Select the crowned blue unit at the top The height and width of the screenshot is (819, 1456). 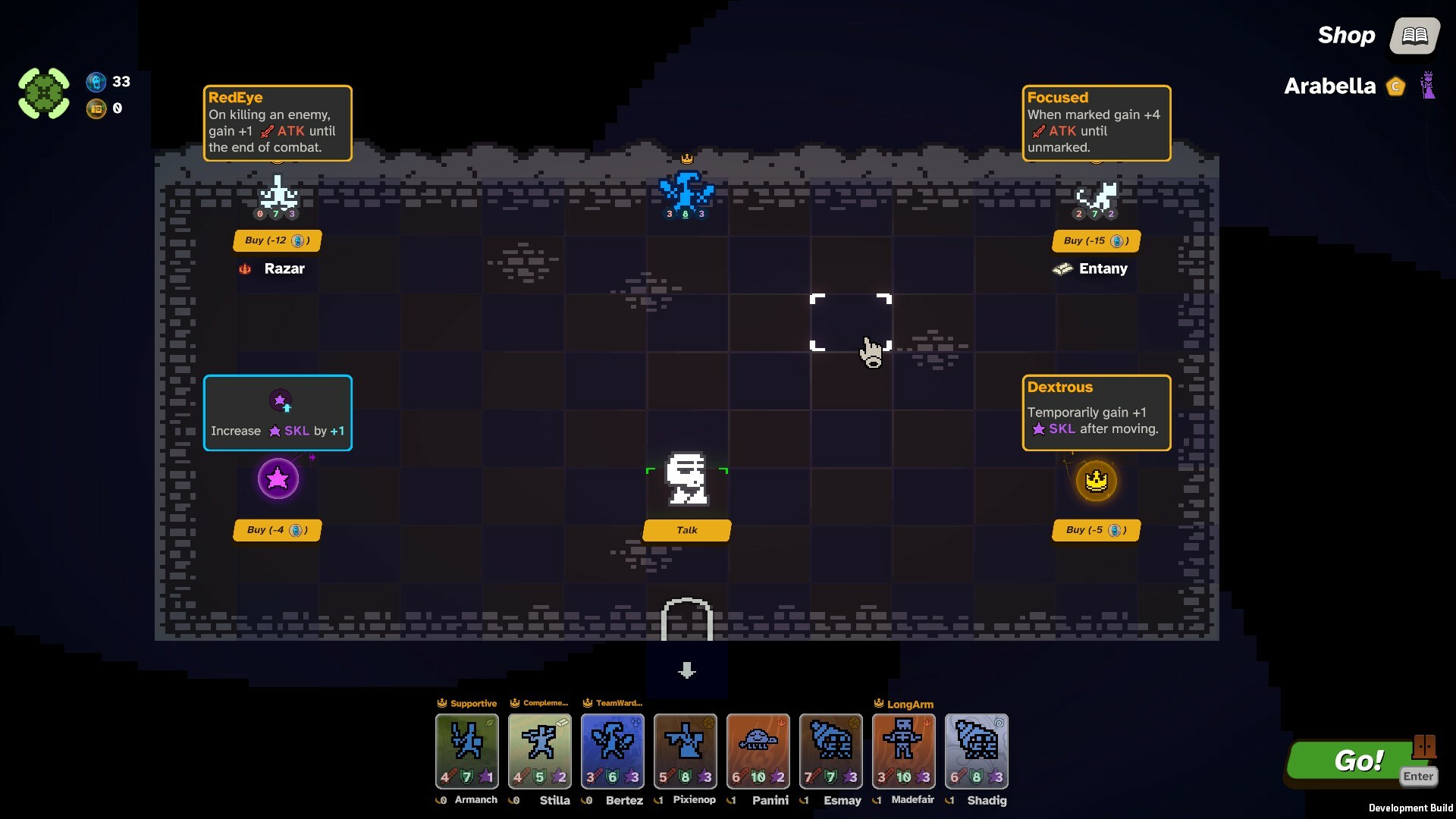(x=686, y=190)
